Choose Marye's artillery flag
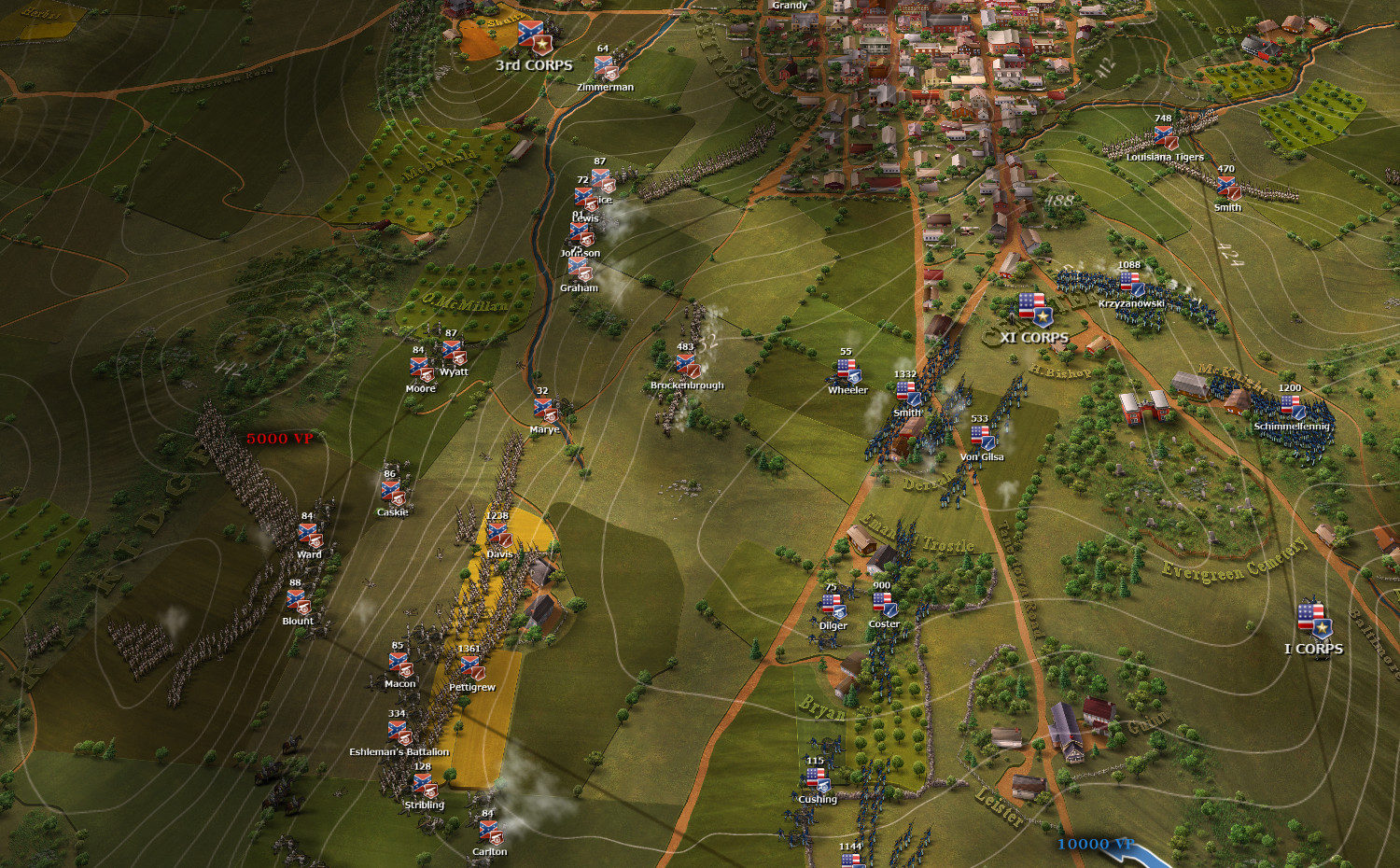The width and height of the screenshot is (1400, 868). click(x=544, y=411)
